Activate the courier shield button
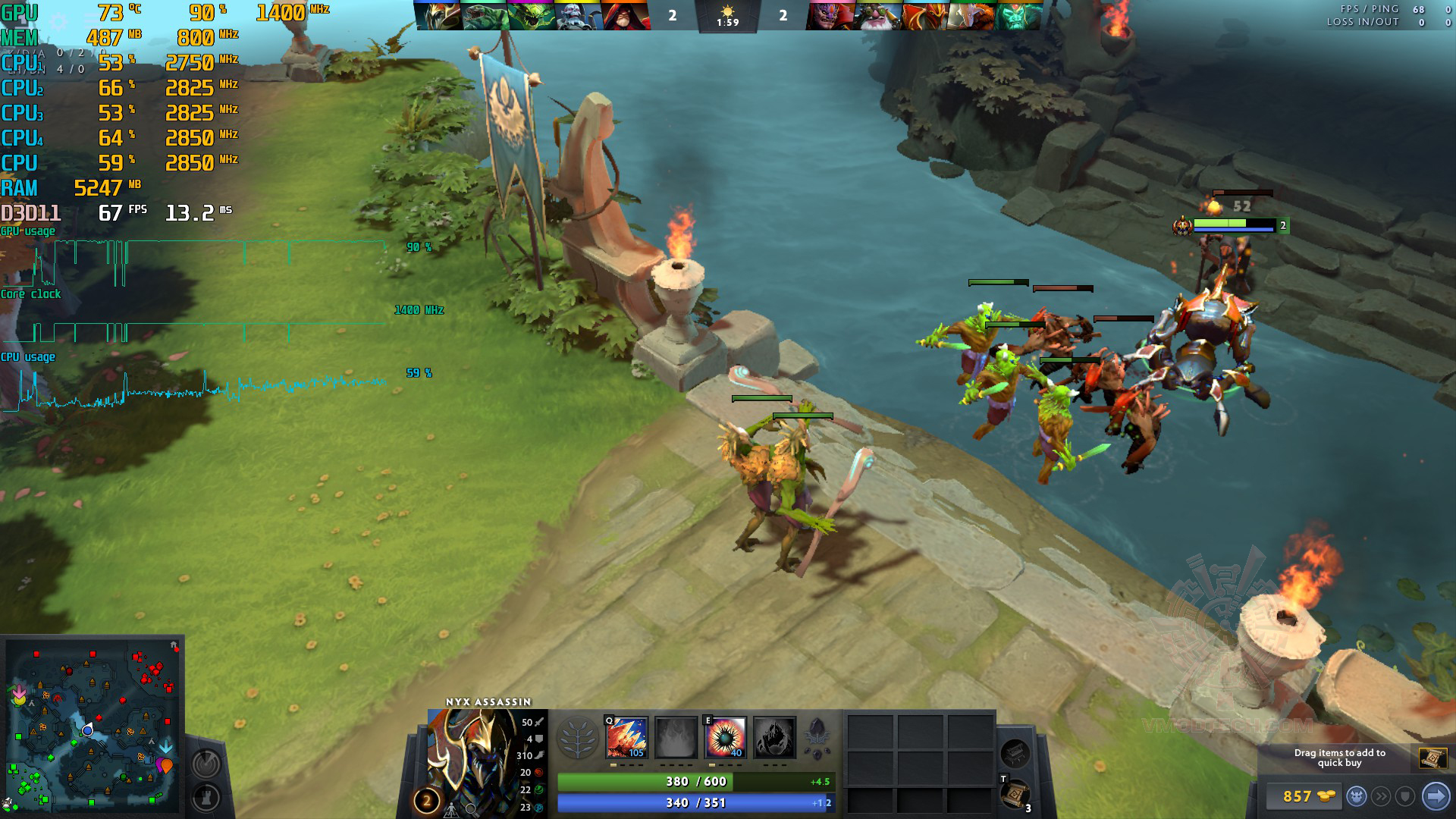 coord(1405,796)
